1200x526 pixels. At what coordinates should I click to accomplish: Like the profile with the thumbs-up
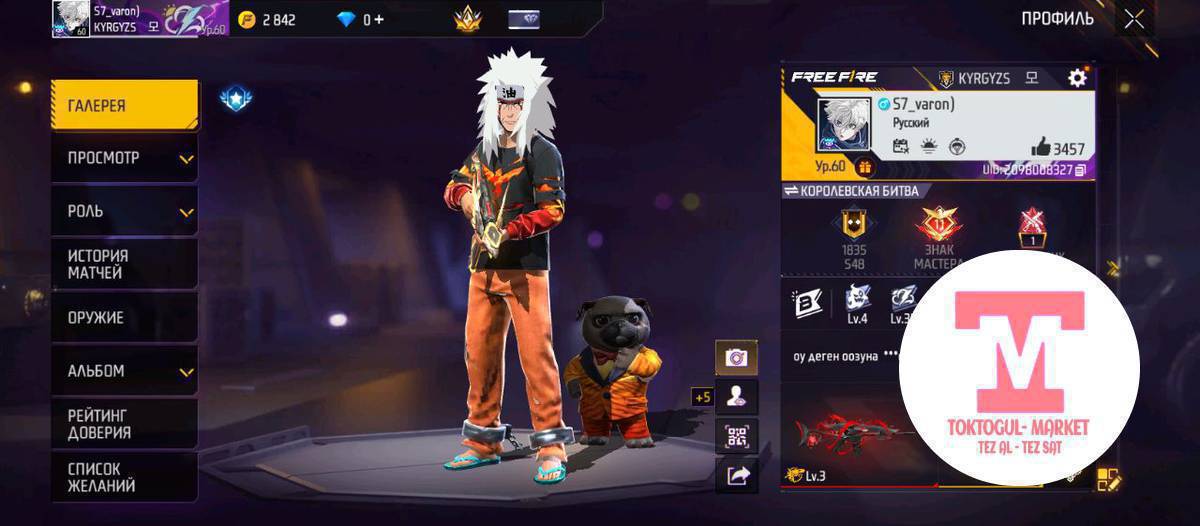1041,147
